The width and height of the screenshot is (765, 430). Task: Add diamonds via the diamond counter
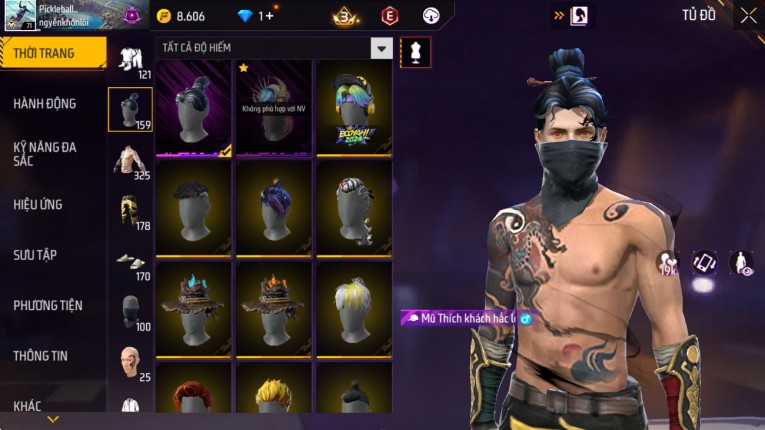pos(255,16)
